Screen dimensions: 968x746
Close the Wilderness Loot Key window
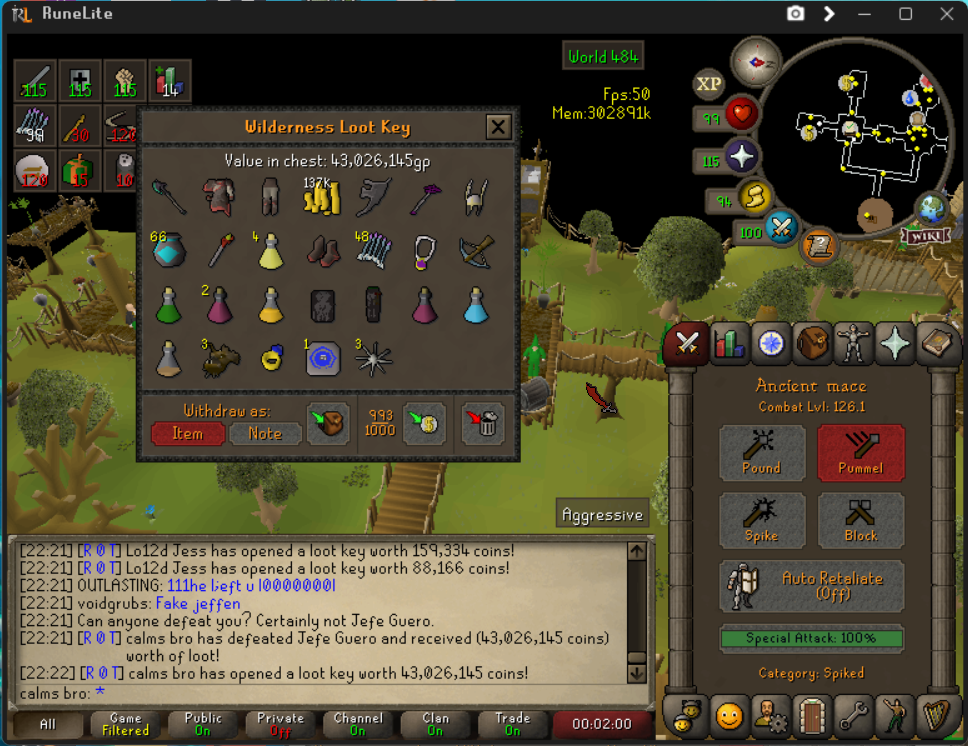click(x=498, y=127)
